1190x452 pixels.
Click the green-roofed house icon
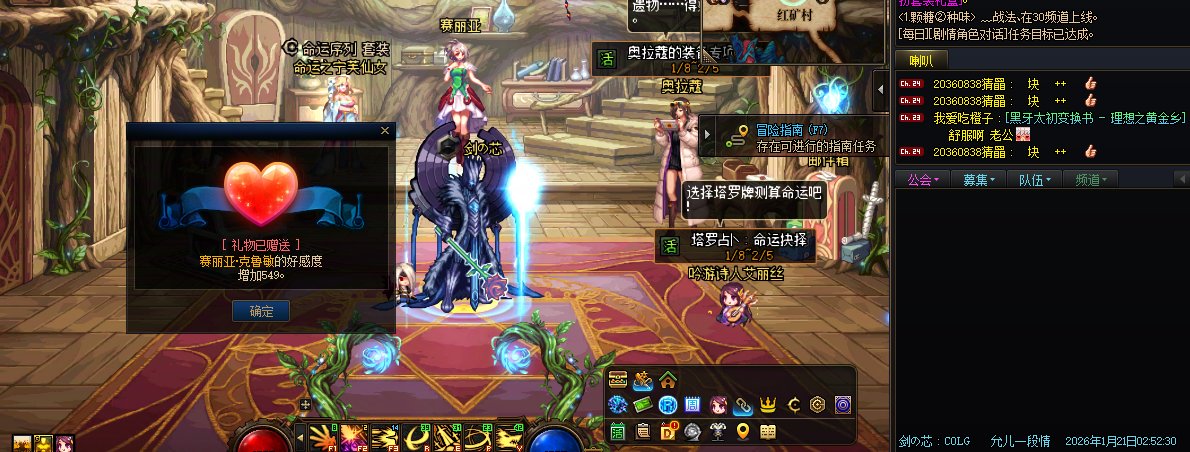click(667, 380)
